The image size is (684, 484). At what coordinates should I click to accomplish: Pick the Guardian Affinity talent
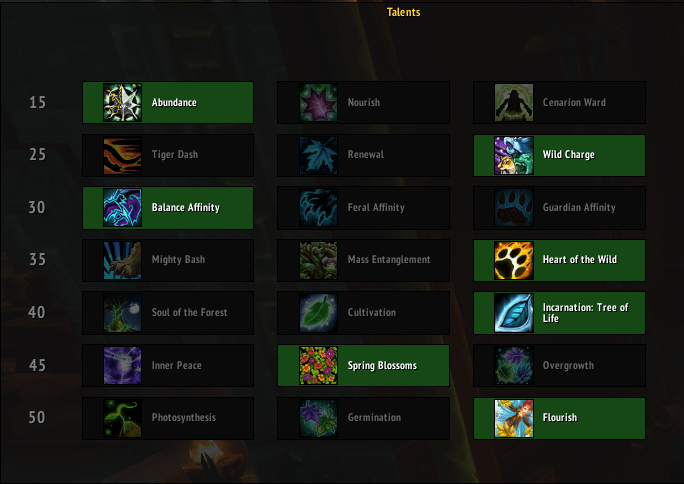(x=559, y=208)
